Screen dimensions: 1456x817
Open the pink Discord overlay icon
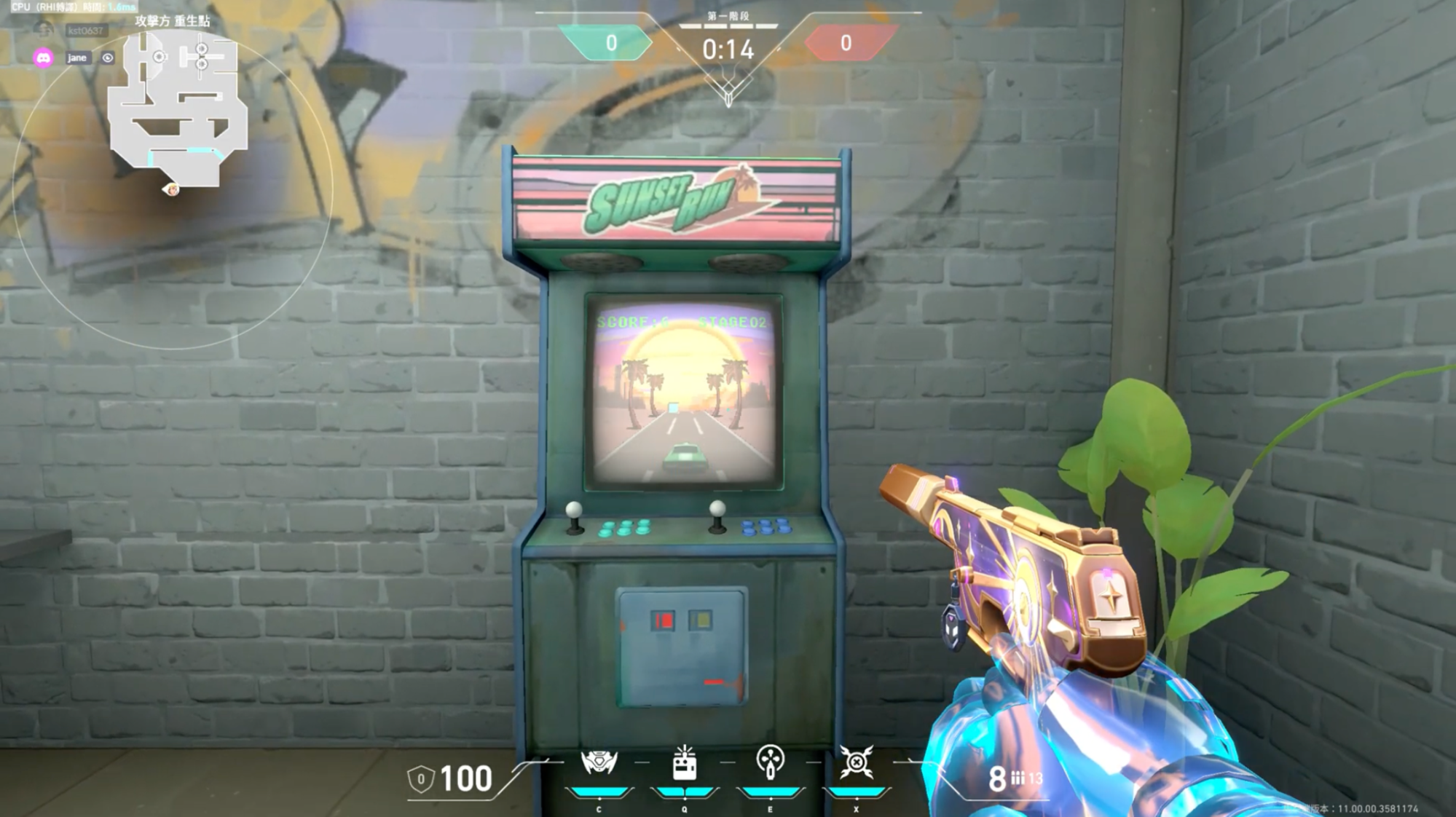pos(44,58)
